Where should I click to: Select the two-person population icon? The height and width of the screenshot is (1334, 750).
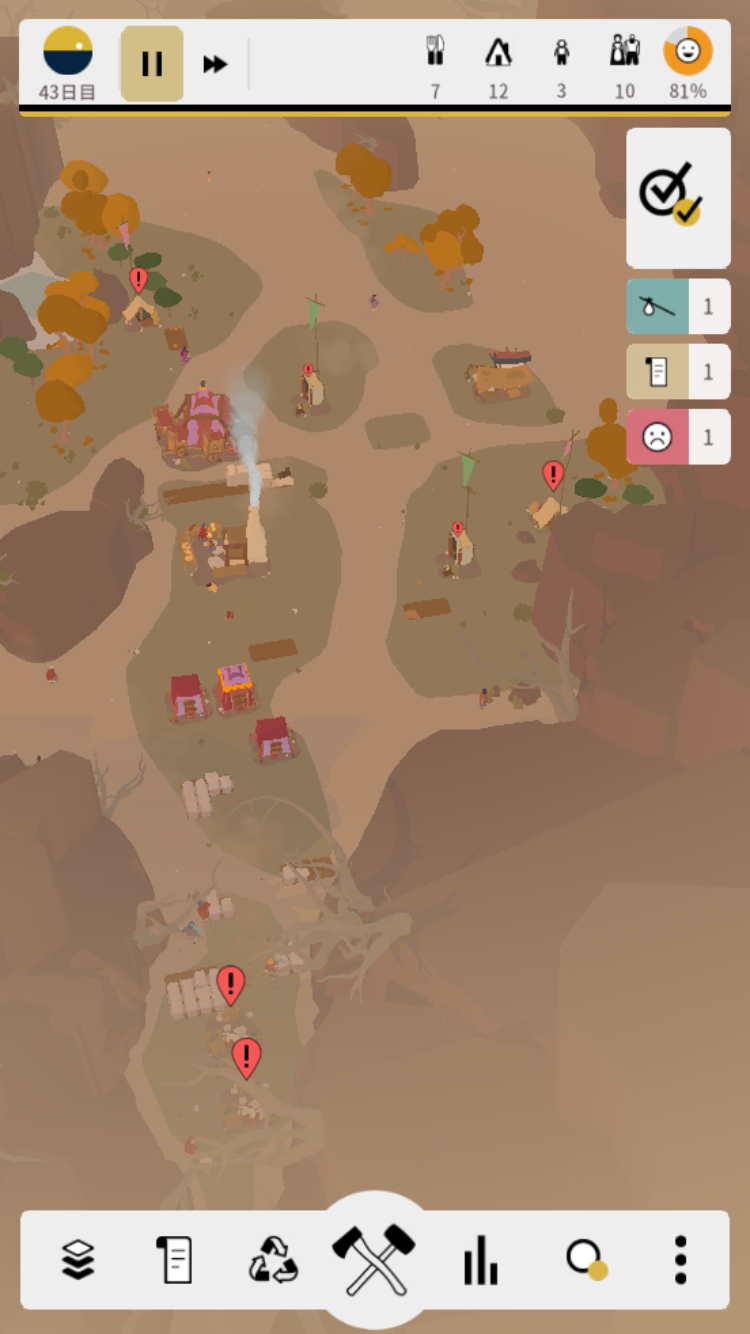click(625, 52)
